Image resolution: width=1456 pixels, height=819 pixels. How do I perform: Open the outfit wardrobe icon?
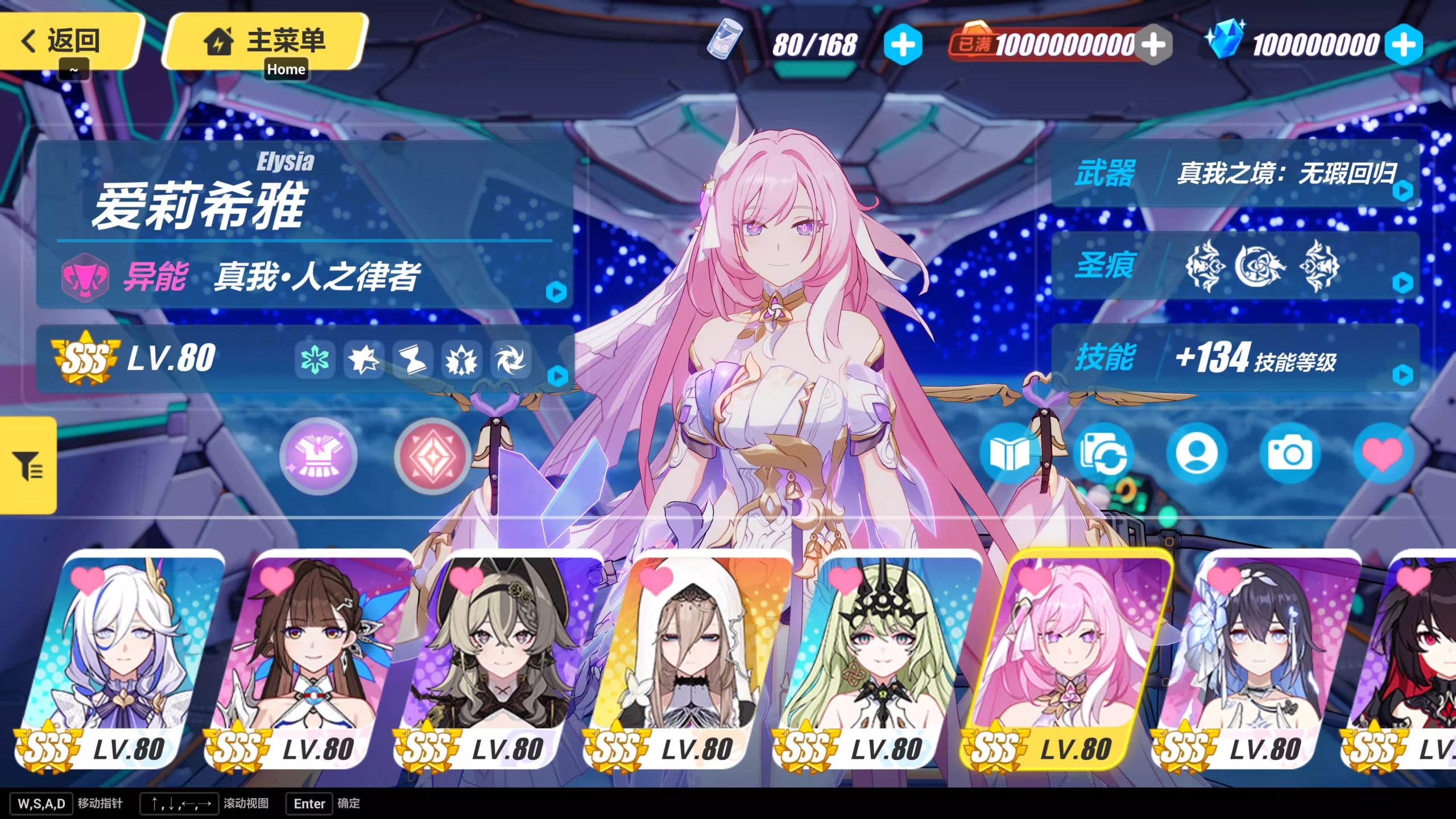[318, 456]
